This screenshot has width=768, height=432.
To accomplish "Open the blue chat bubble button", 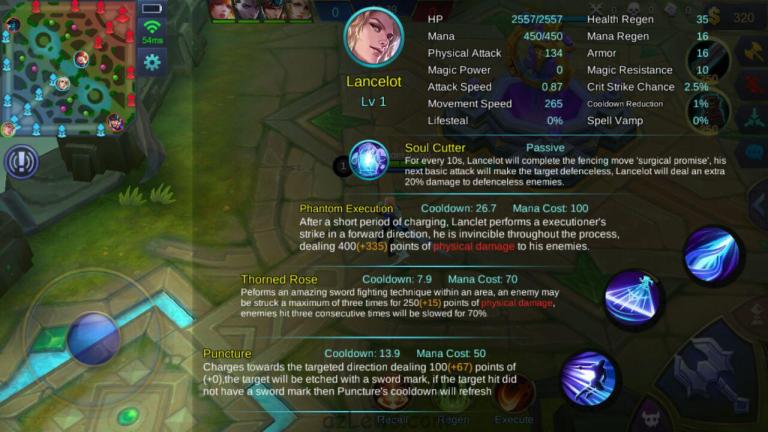I will coord(753,152).
